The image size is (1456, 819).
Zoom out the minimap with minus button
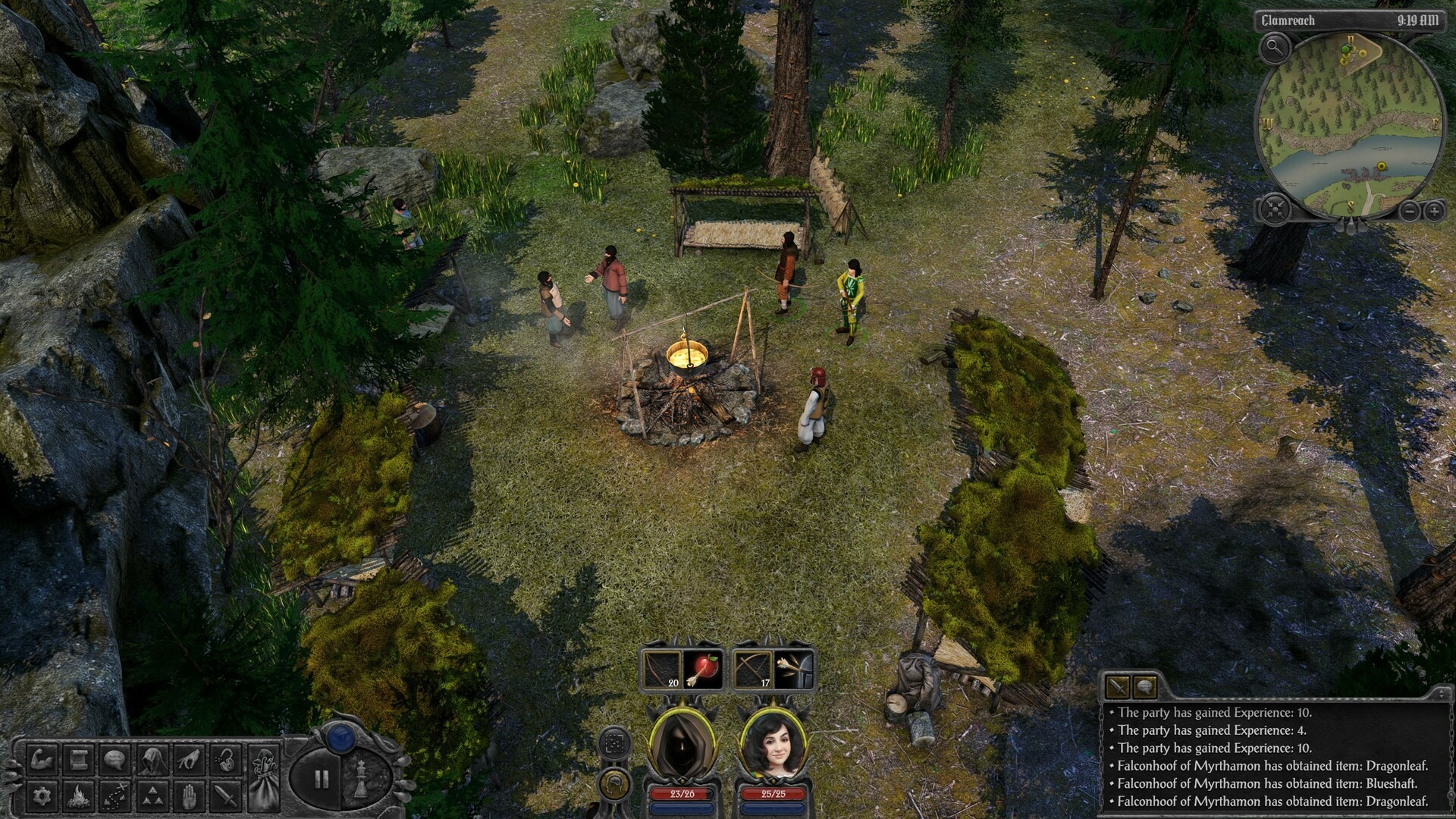(1410, 210)
